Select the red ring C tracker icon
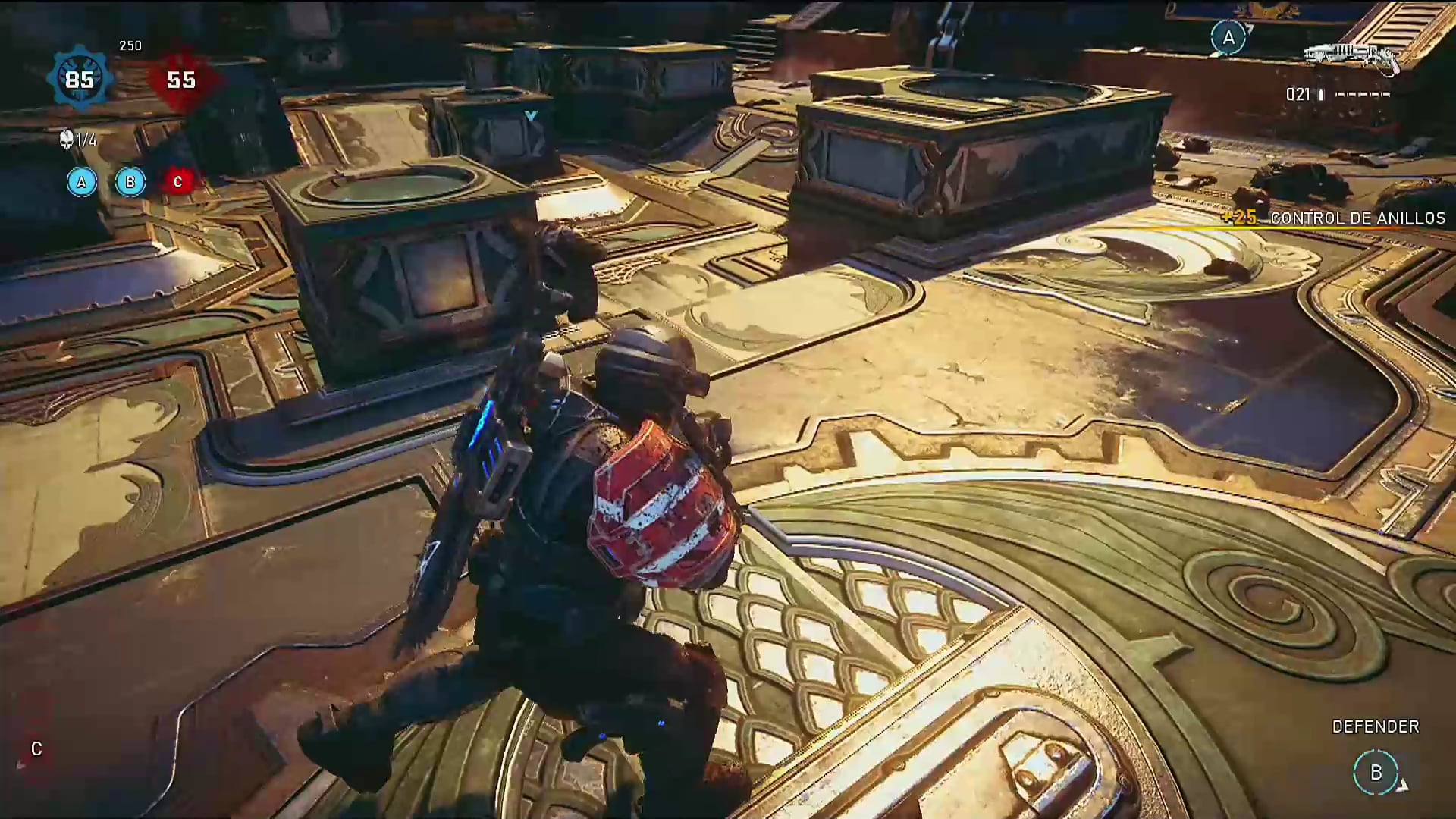 178,182
